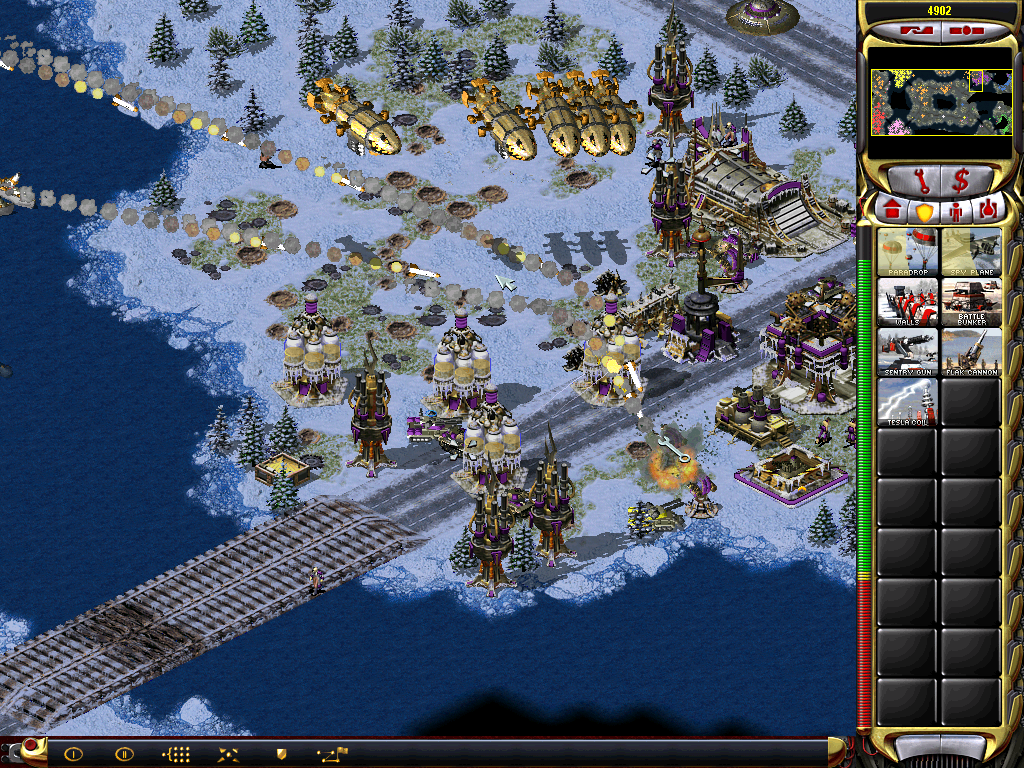Choose the Flak Cannon cameo

[971, 352]
